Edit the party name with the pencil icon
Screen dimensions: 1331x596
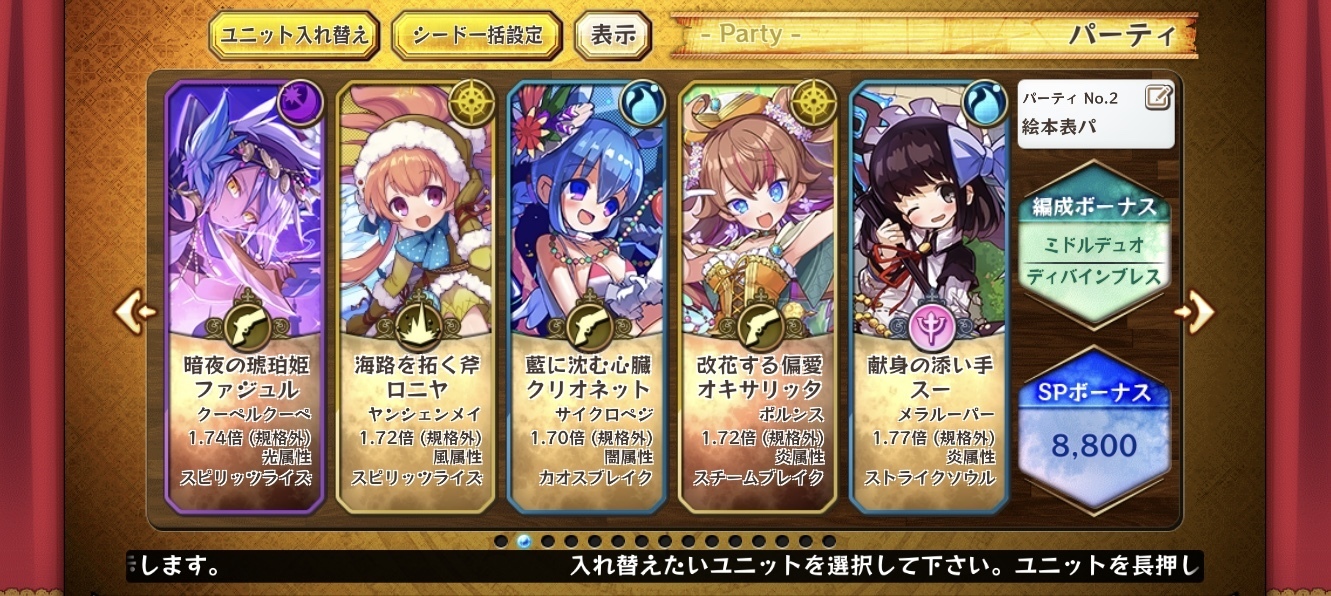click(x=1158, y=97)
